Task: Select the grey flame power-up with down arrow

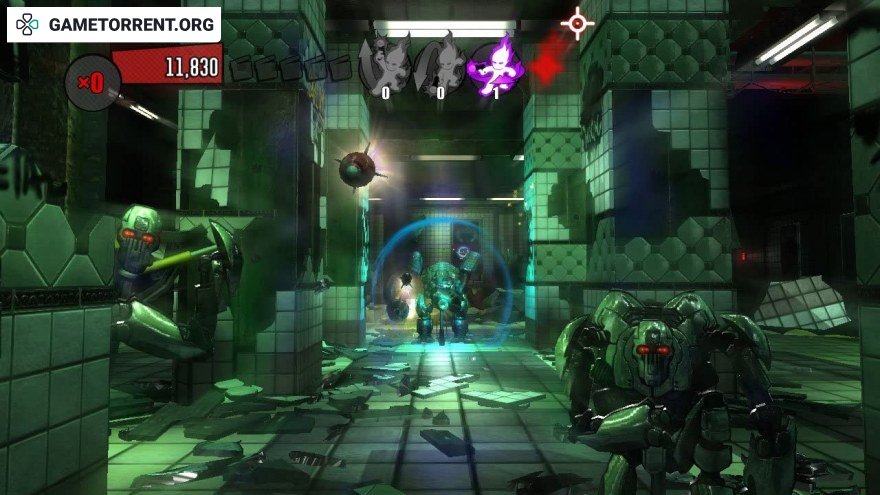Action: [441, 66]
